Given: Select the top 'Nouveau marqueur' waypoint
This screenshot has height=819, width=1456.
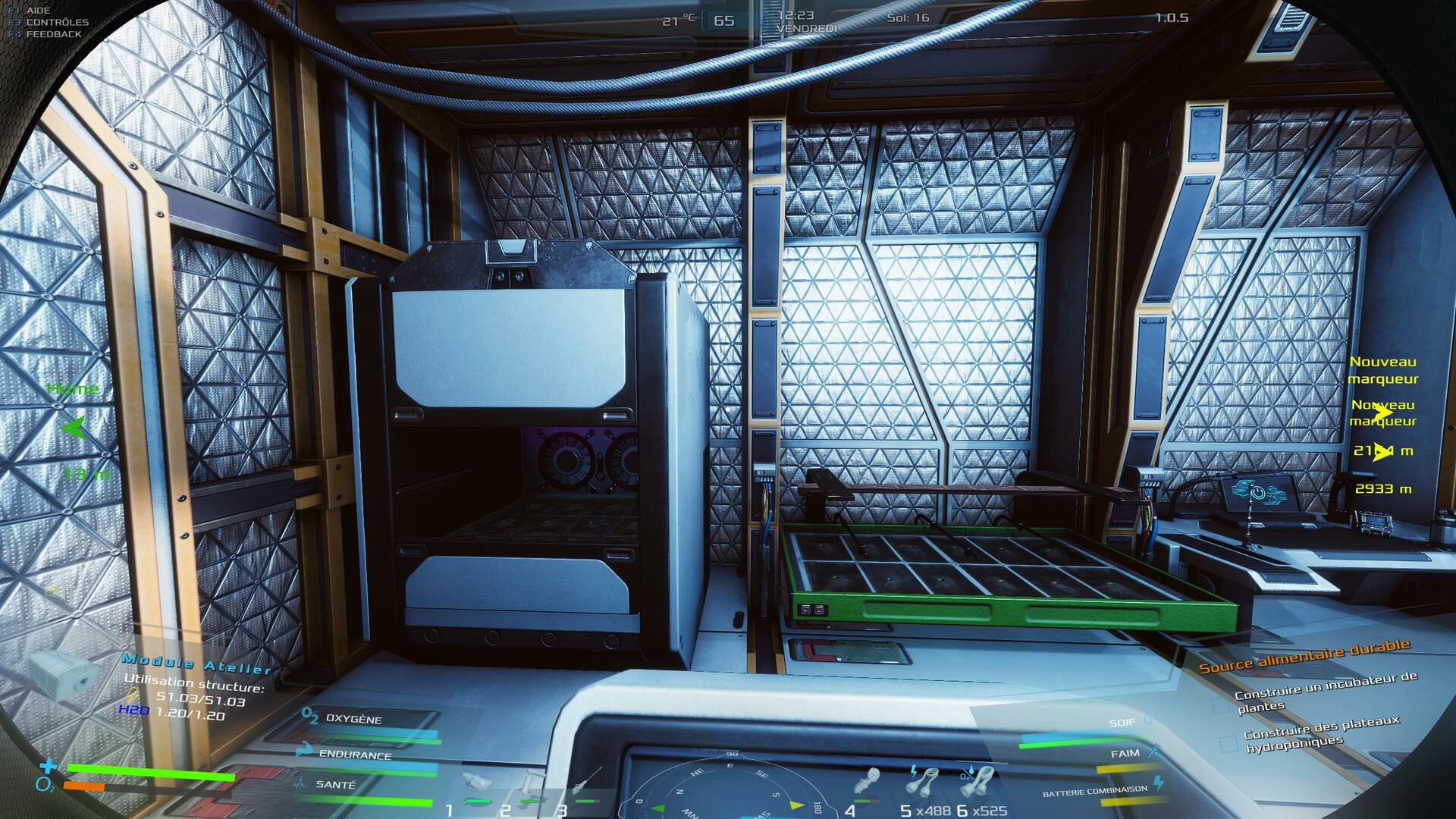Looking at the screenshot, I should [x=1383, y=370].
